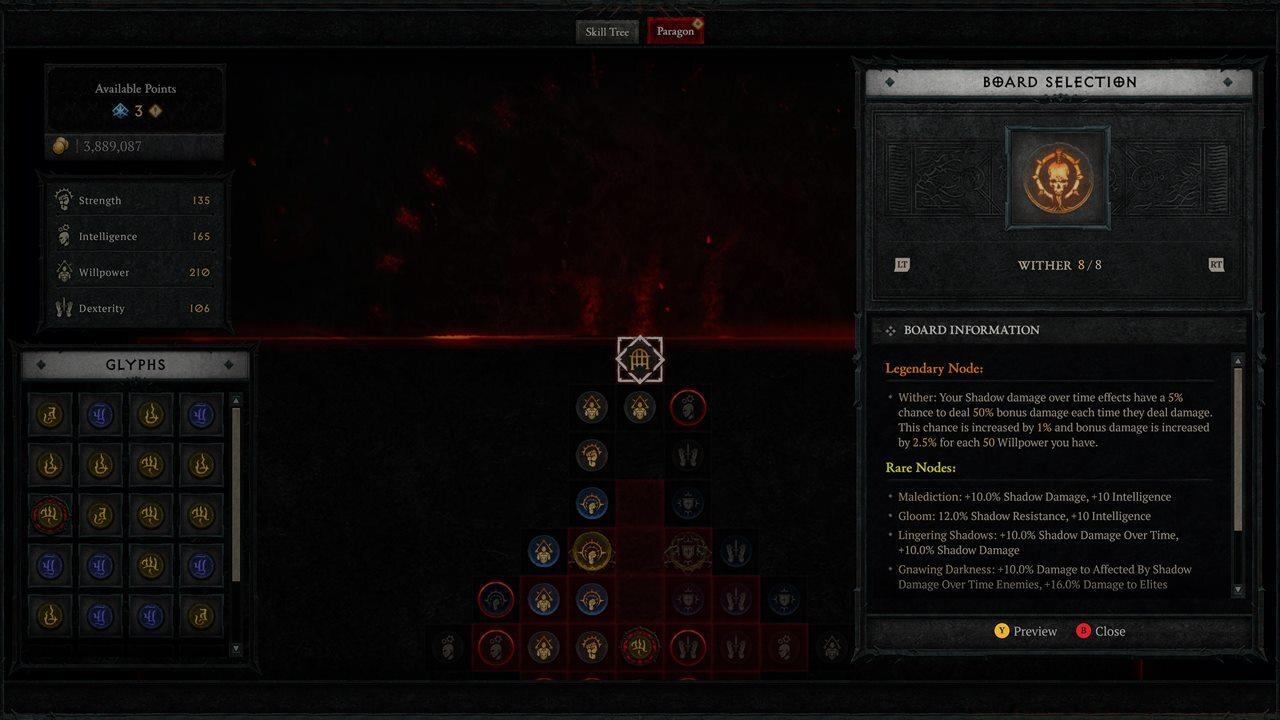Select the yellow rare node on the board

[x=593, y=551]
